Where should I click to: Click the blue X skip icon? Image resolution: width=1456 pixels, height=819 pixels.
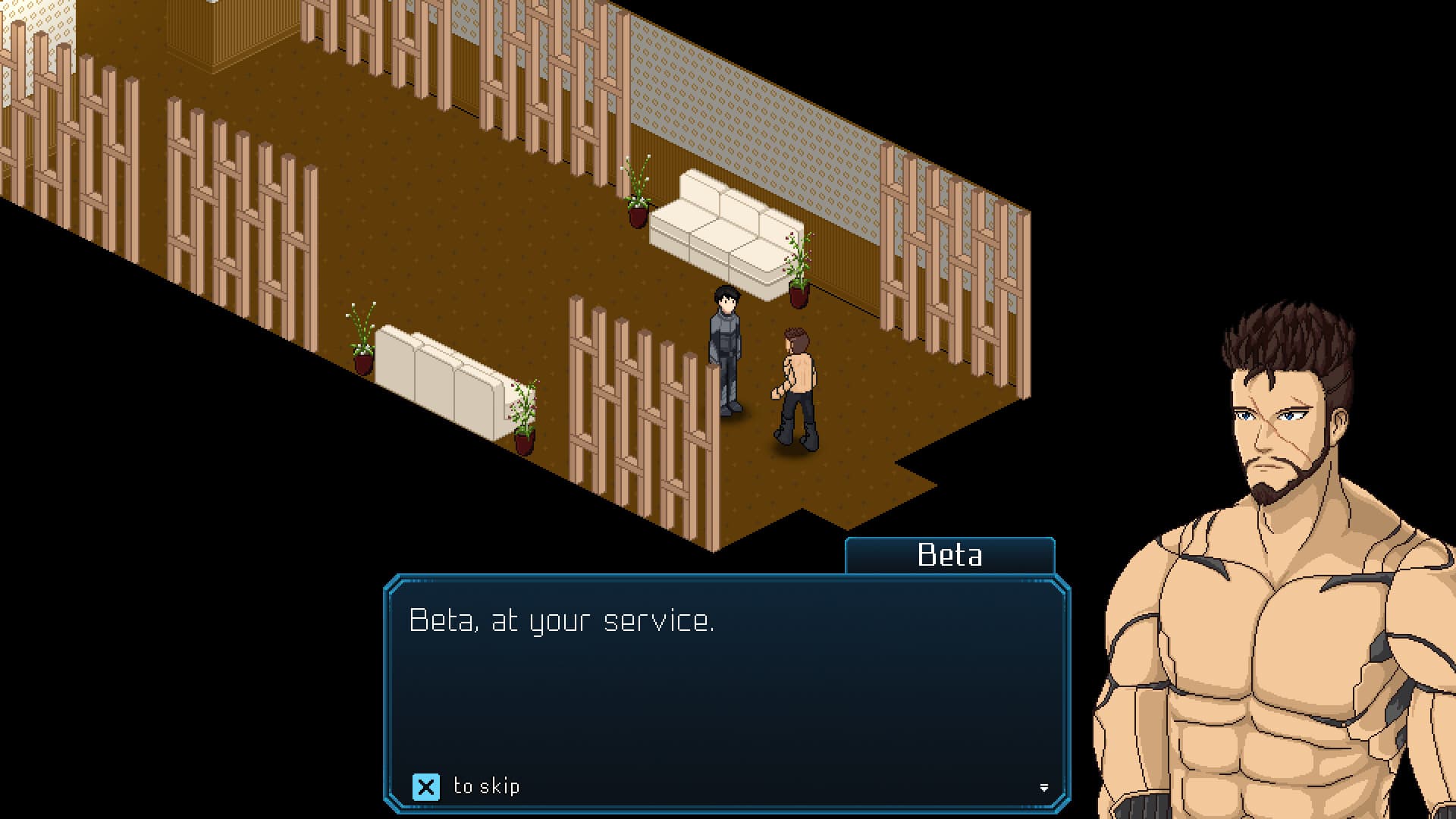coord(428,786)
